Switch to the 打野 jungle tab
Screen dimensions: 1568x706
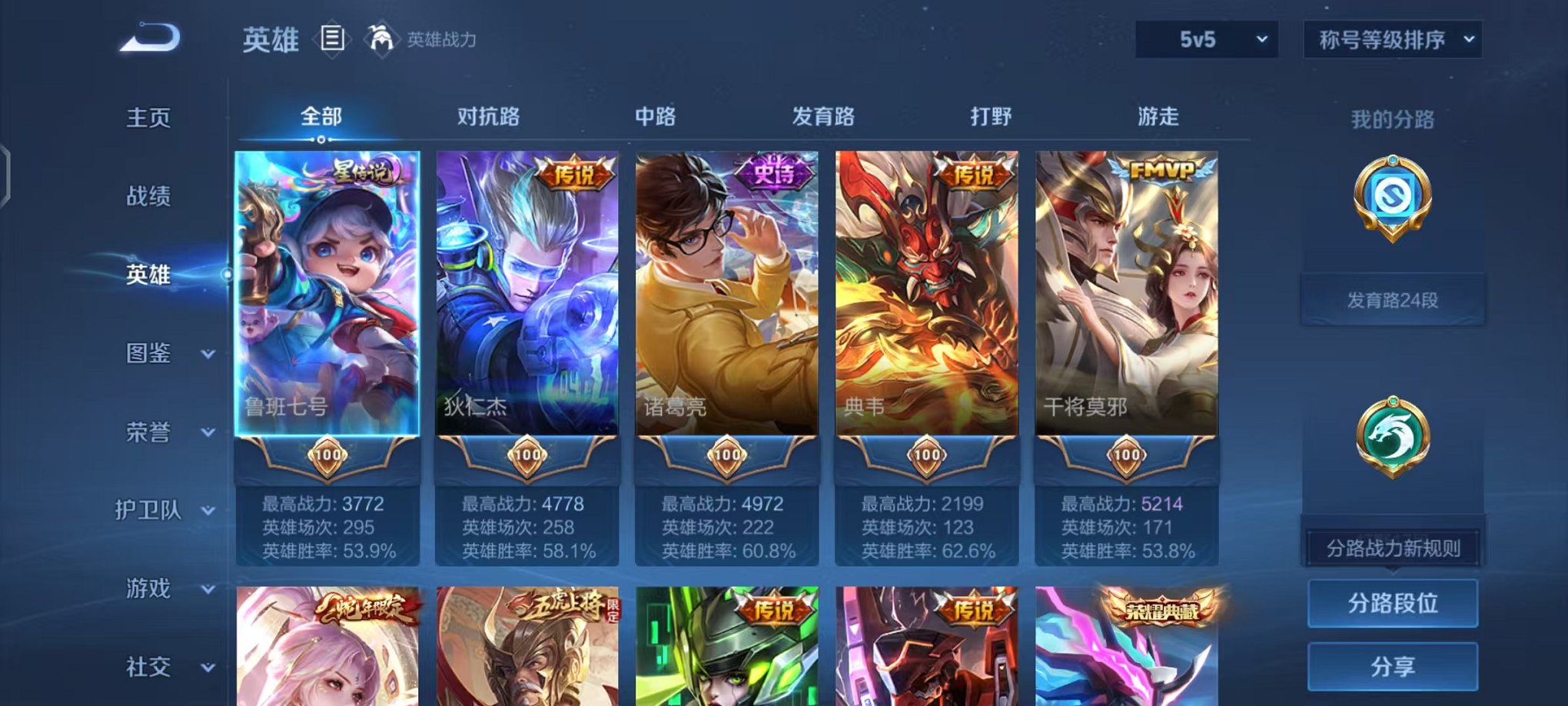[x=988, y=117]
